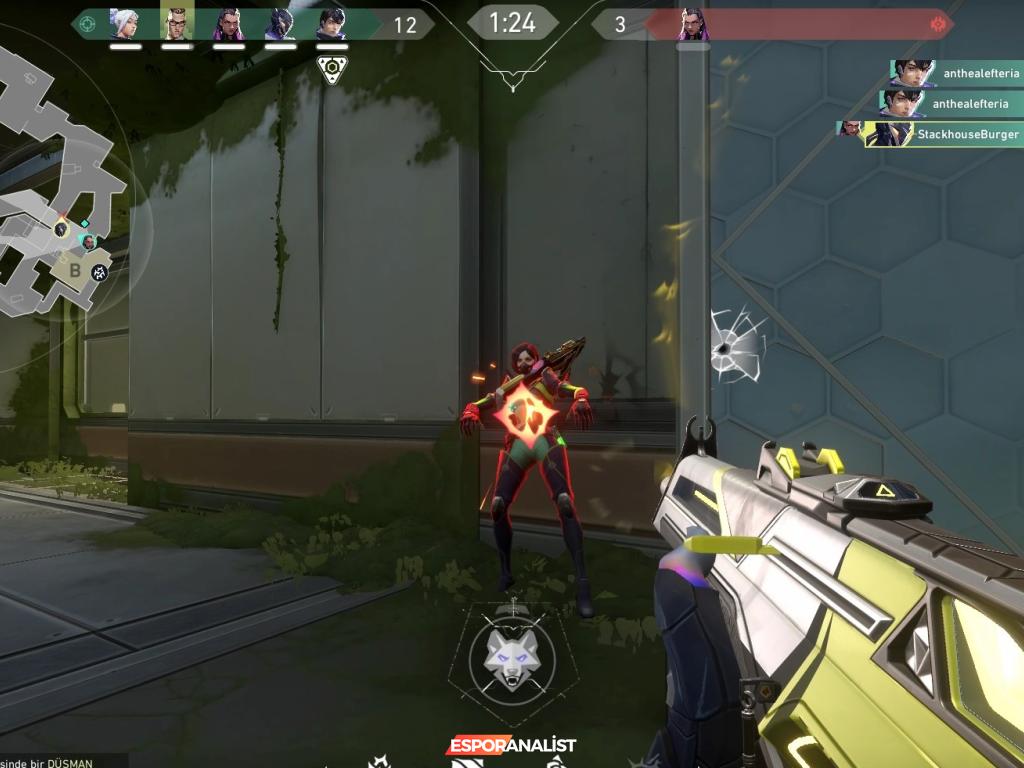Click the spike carrier icon below the portraits
The image size is (1024, 768).
point(331,68)
